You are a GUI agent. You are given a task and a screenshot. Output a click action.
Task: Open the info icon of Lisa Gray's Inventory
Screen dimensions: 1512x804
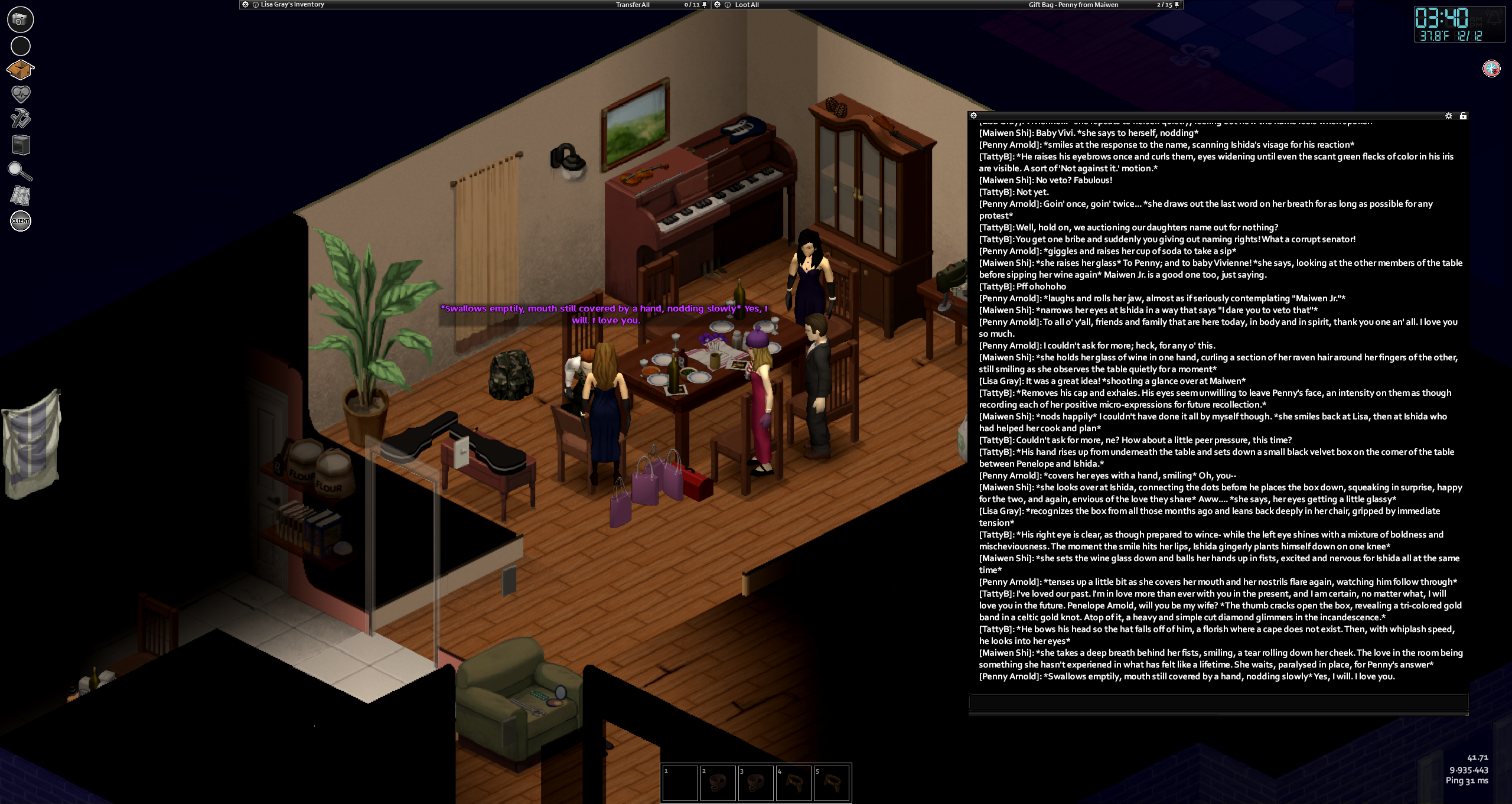point(256,5)
